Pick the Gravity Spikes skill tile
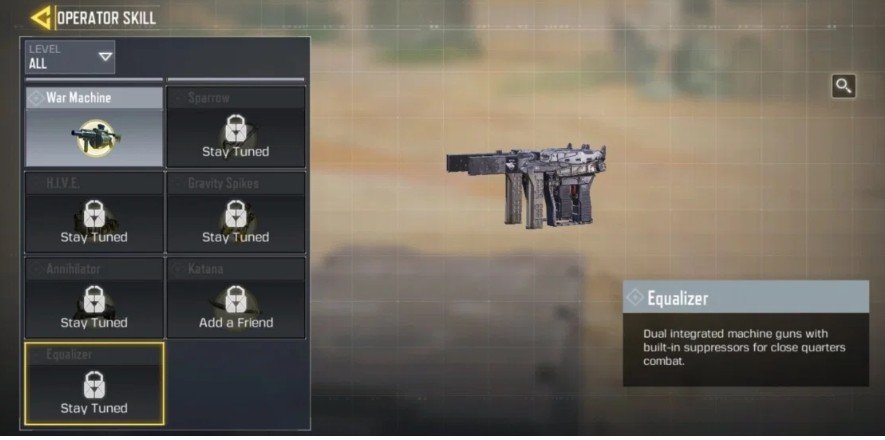This screenshot has height=440, width=885. (236, 212)
